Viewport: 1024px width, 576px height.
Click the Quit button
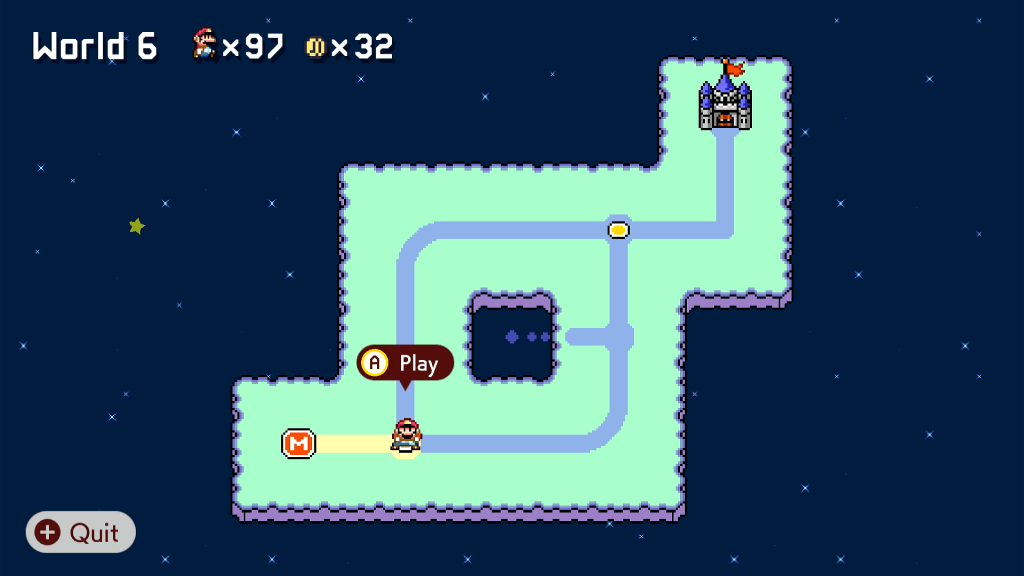[x=80, y=532]
